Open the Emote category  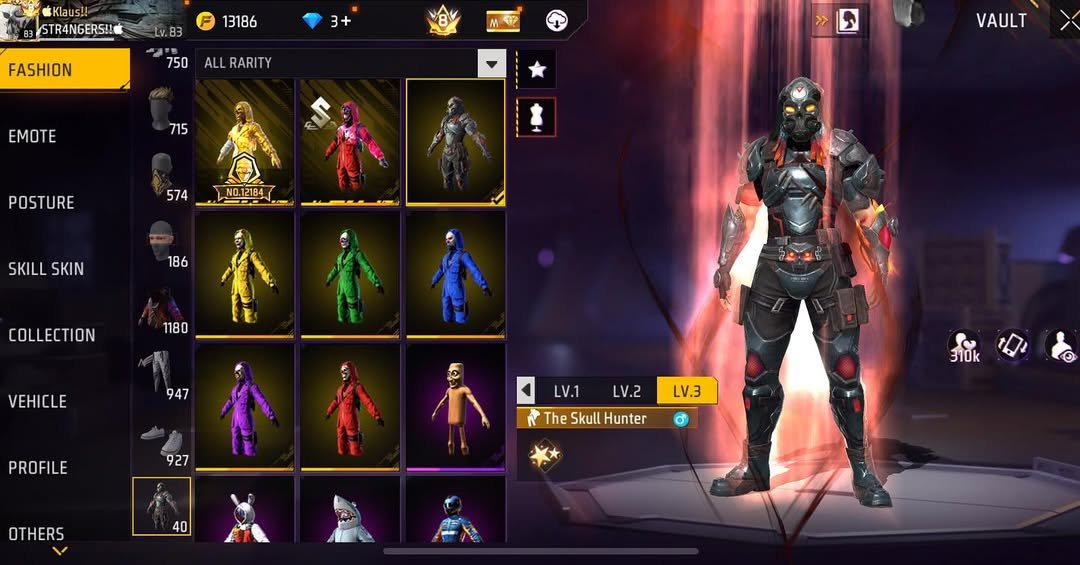(33, 136)
